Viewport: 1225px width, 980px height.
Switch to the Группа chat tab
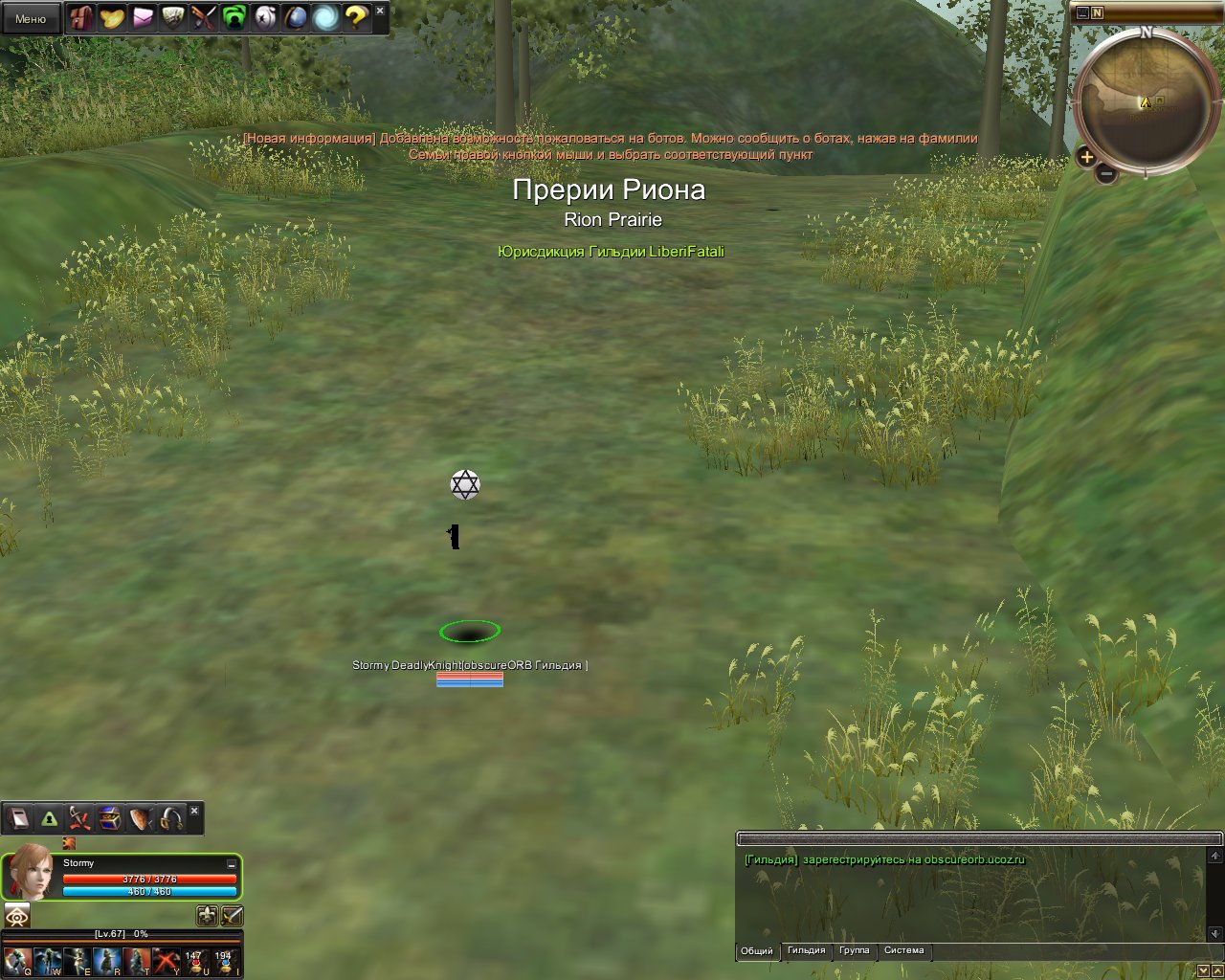854,950
